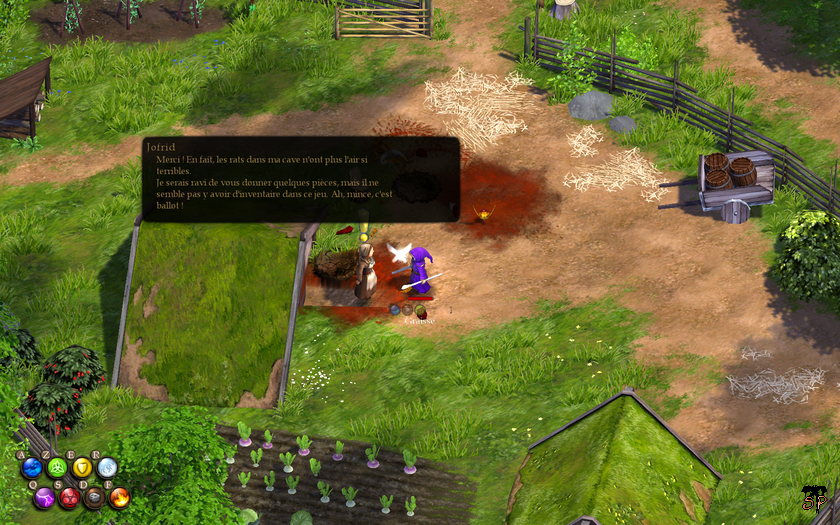Viewport: 840px width, 525px height.
Task: Activate the yellow Shield element orb
Action: 82,468
